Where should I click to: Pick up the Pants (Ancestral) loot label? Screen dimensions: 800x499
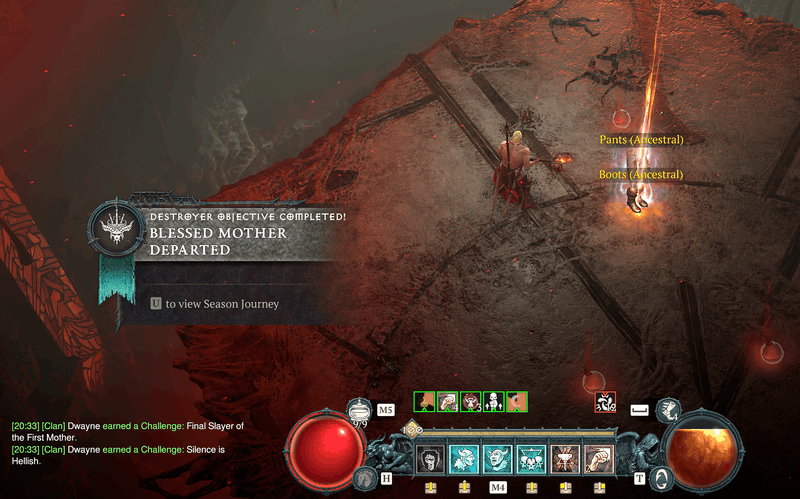[641, 140]
